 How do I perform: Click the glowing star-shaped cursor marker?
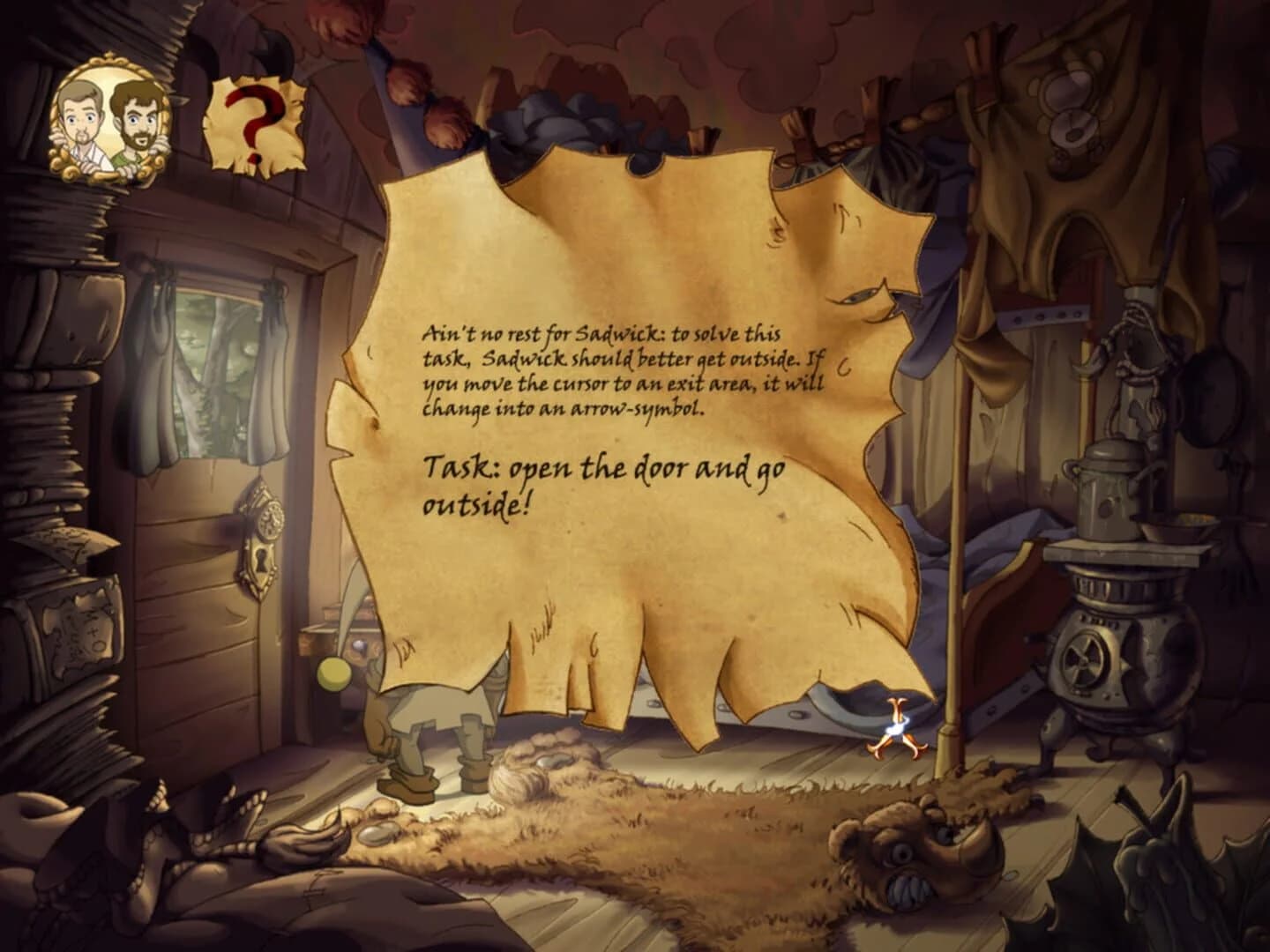pos(896,725)
